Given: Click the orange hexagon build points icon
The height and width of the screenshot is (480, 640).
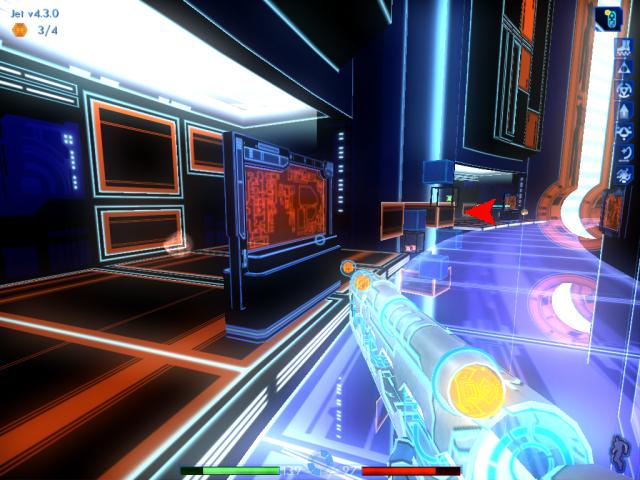Looking at the screenshot, I should (x=19, y=30).
